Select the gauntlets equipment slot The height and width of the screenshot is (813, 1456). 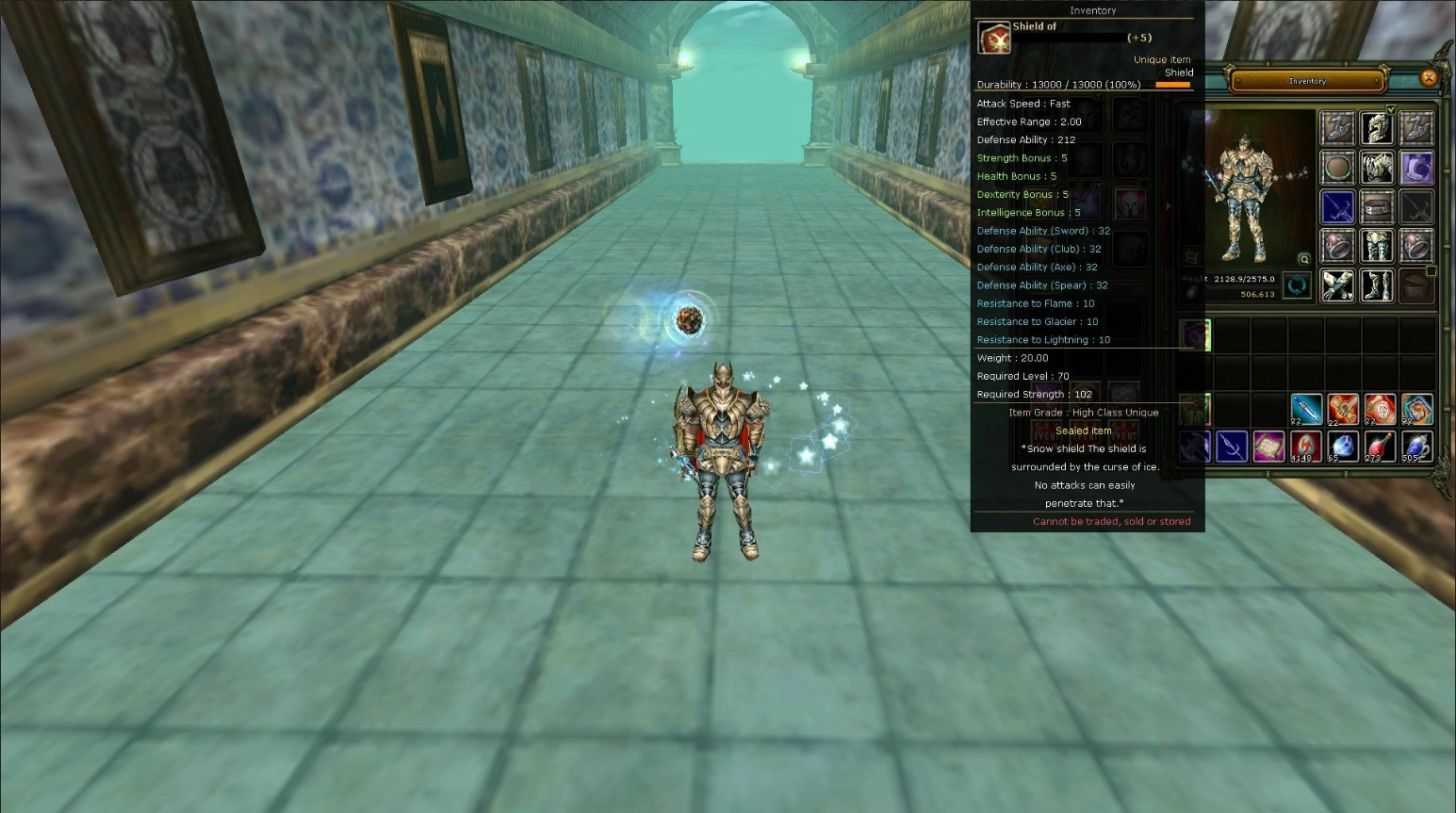click(x=1337, y=287)
